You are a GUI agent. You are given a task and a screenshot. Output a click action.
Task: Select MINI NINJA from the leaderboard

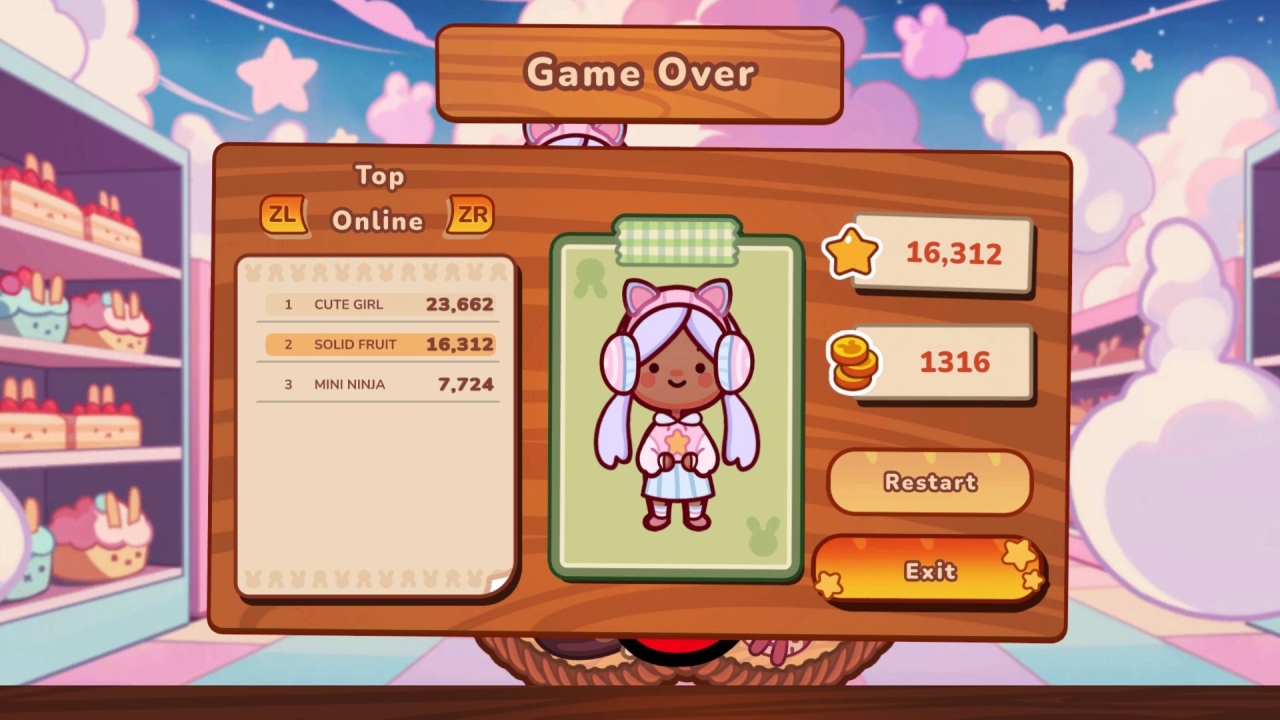(x=378, y=383)
